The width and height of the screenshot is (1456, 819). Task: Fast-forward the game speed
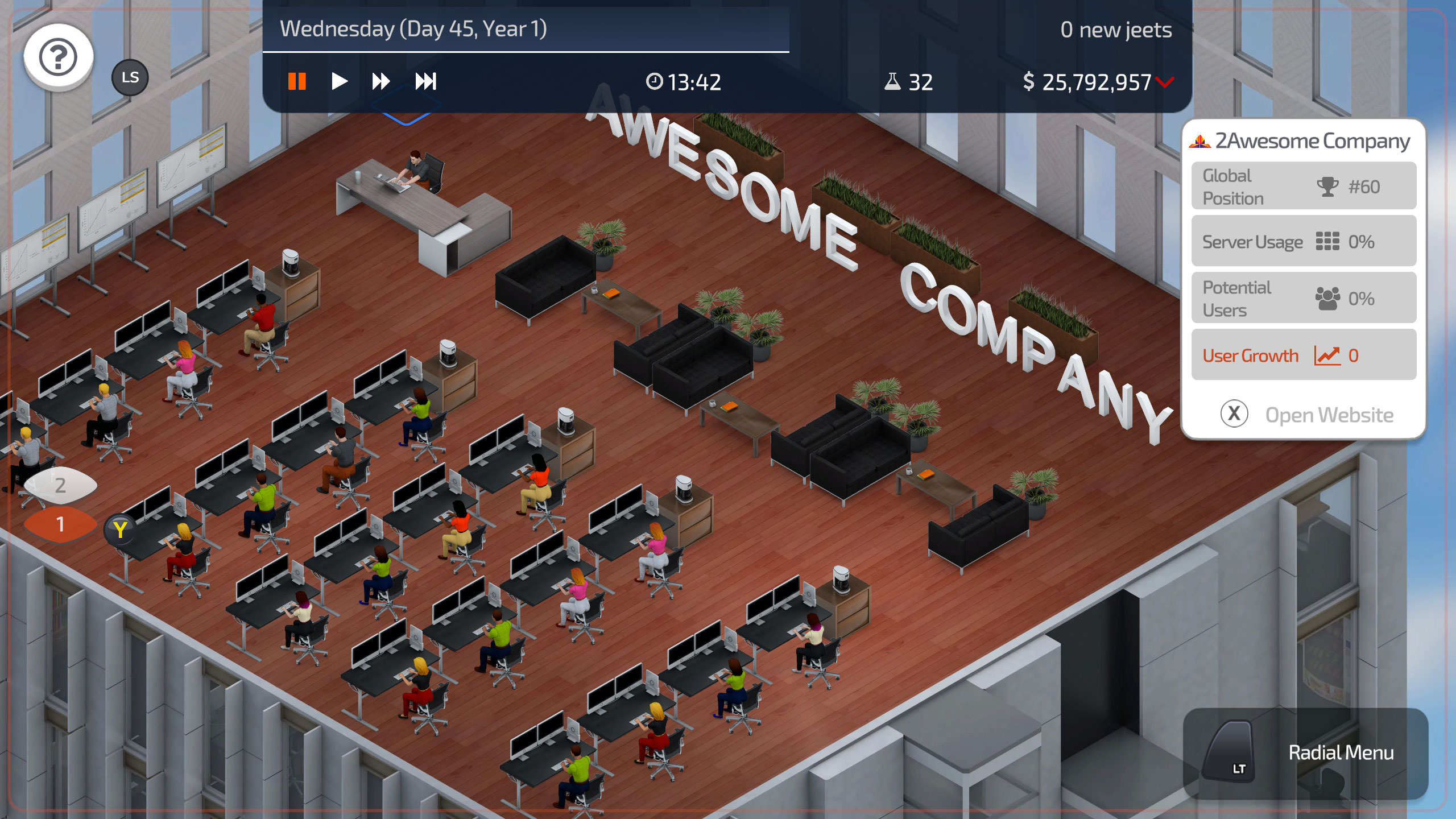382,81
